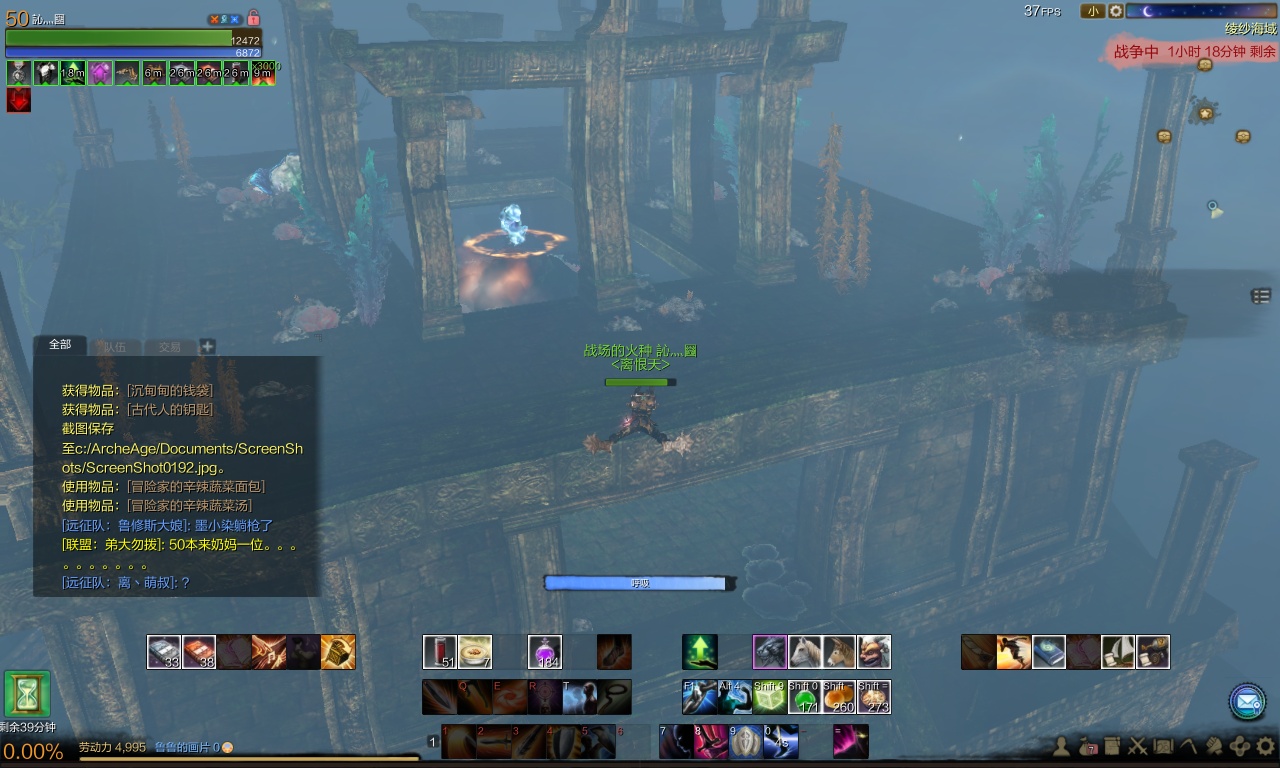
Task: Toggle the red padlock on player frame
Action: [x=253, y=18]
